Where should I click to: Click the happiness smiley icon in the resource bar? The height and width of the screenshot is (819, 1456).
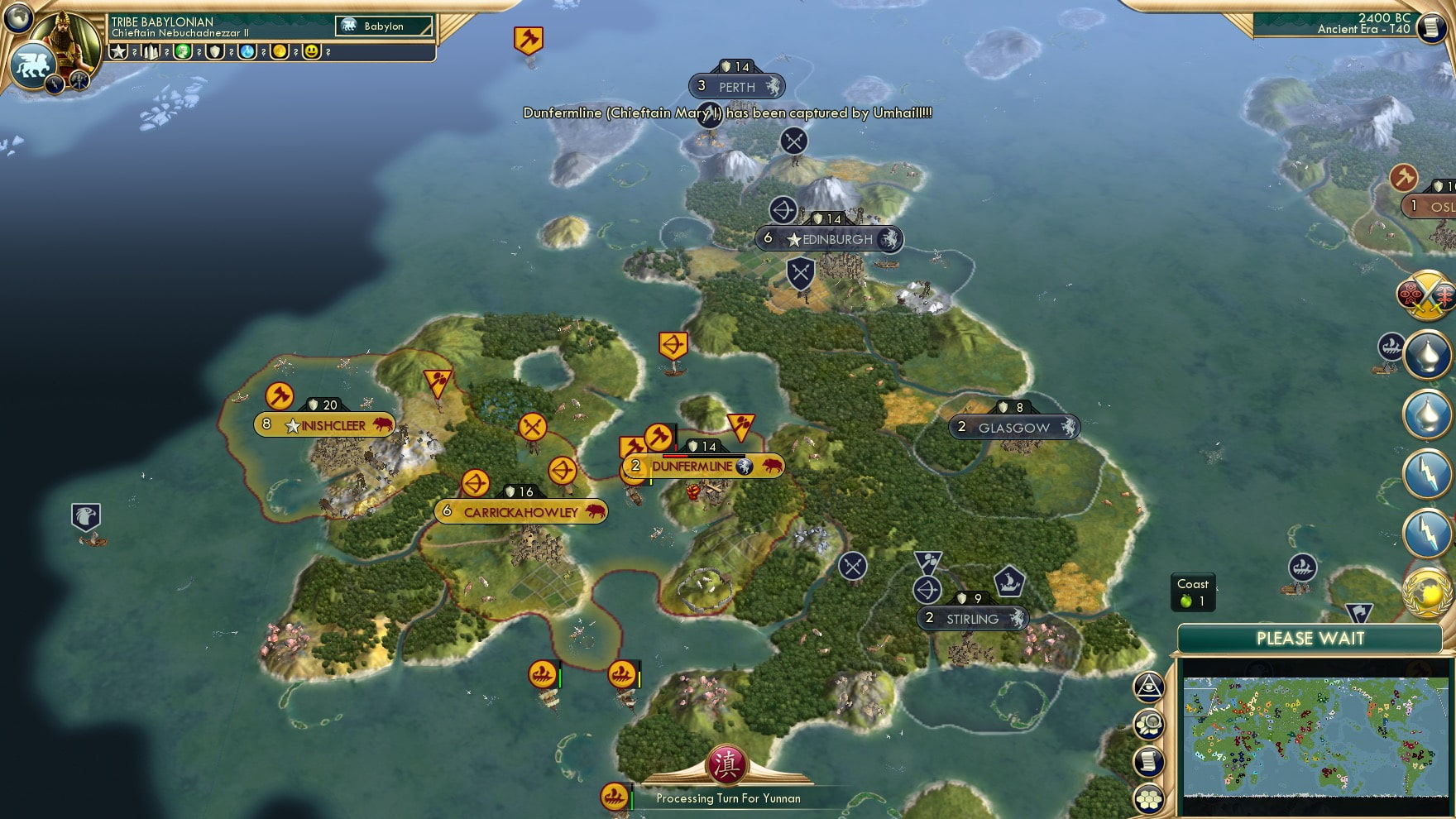(x=310, y=52)
